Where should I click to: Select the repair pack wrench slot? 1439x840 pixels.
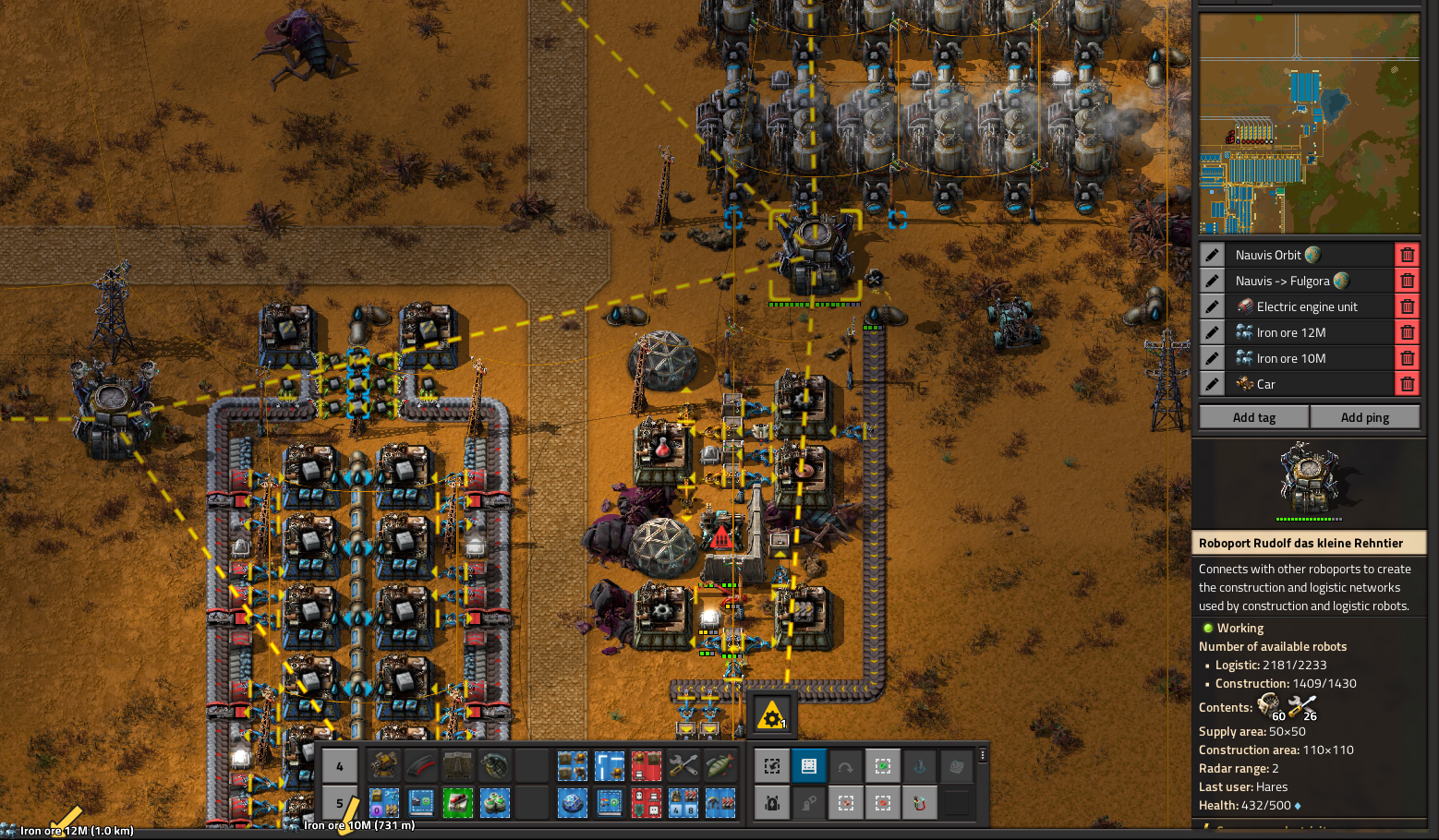point(683,765)
